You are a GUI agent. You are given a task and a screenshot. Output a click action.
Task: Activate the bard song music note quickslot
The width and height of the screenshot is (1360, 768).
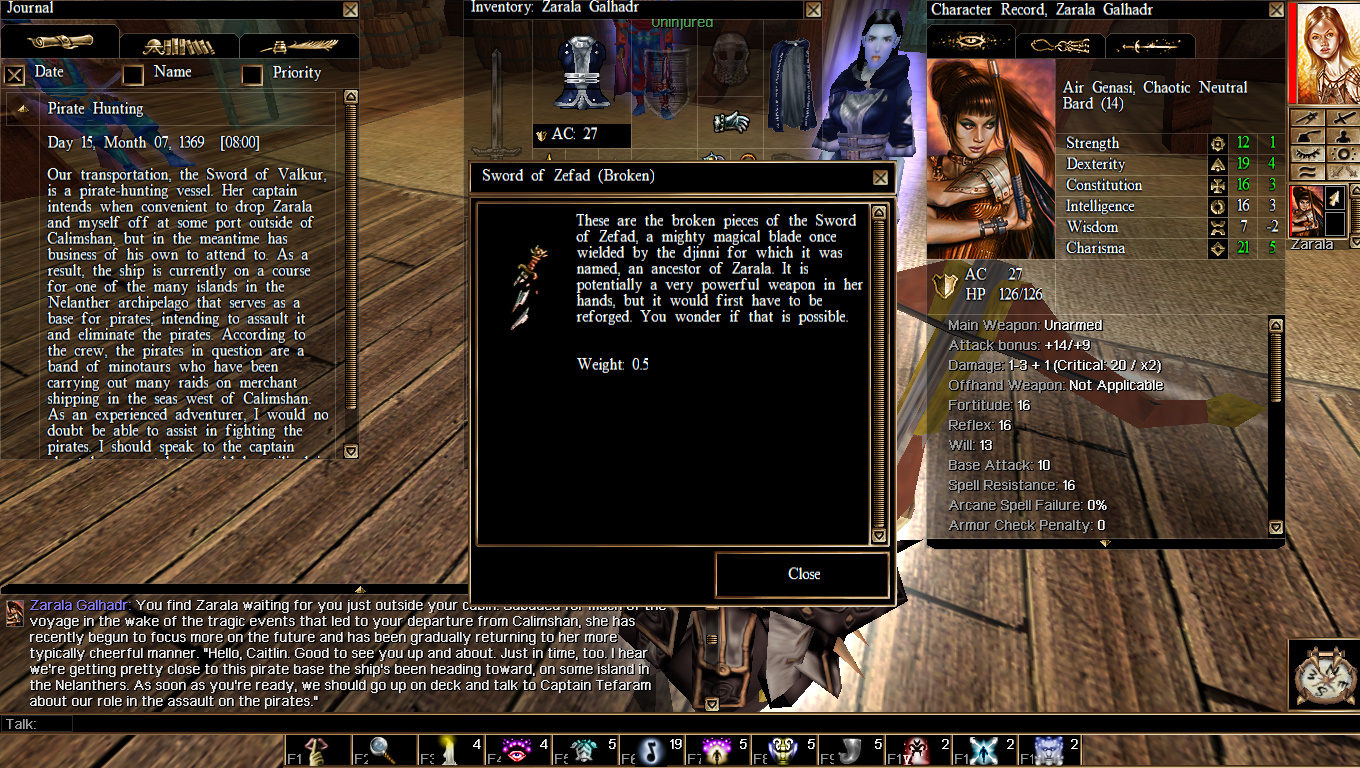[652, 748]
